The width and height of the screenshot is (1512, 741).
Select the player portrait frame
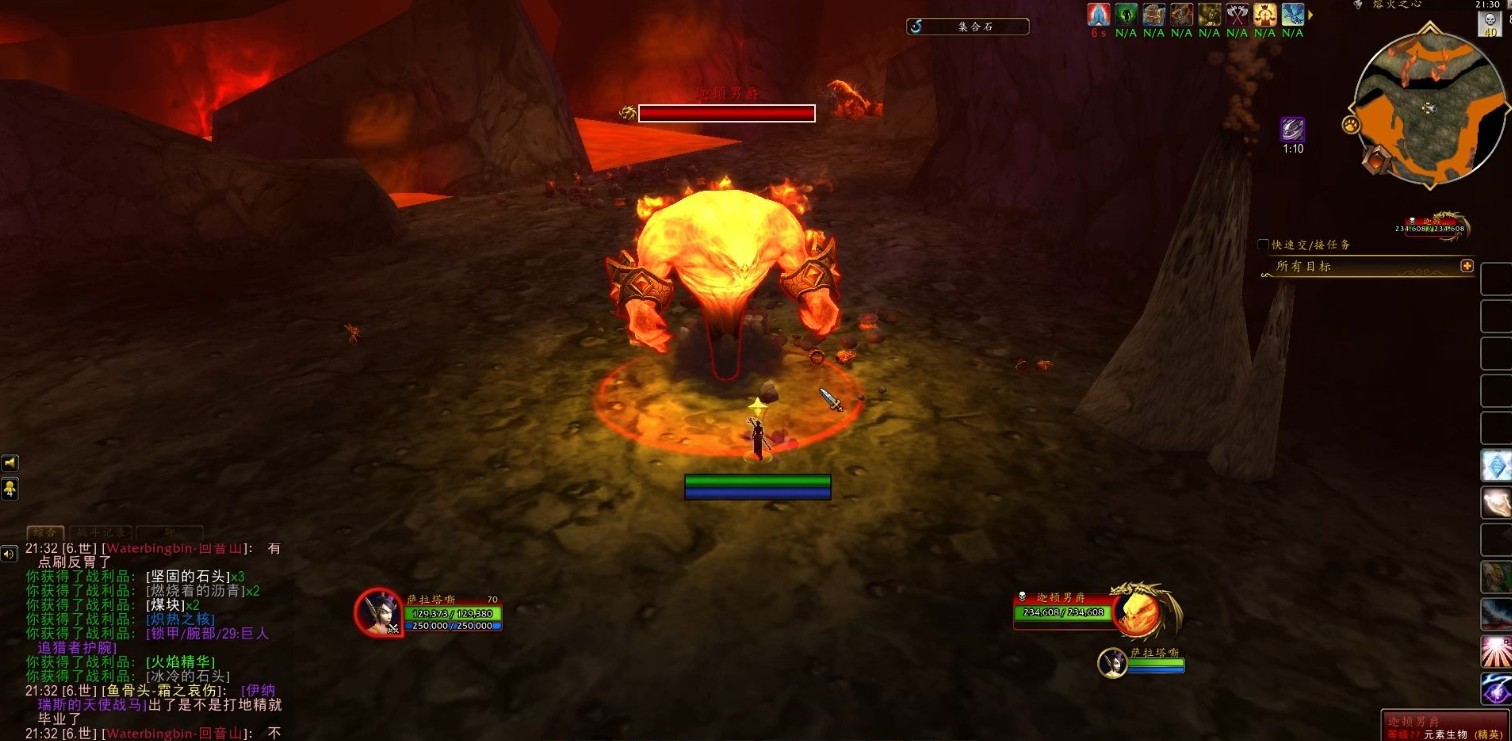379,612
